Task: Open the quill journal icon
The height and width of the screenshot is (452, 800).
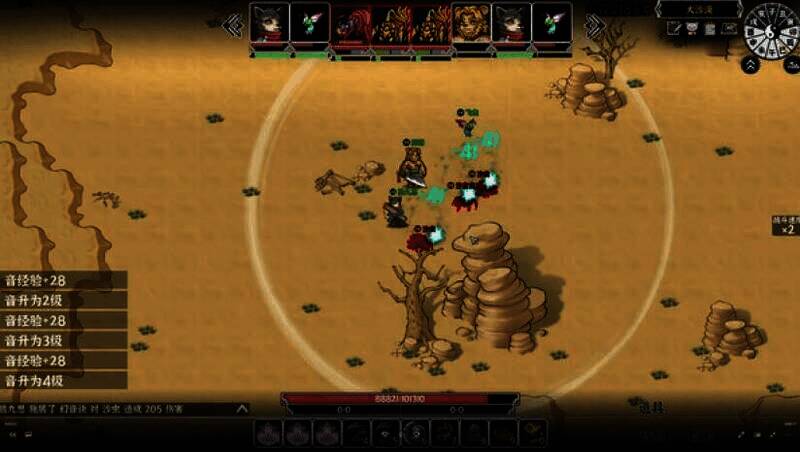Action: (x=674, y=29)
